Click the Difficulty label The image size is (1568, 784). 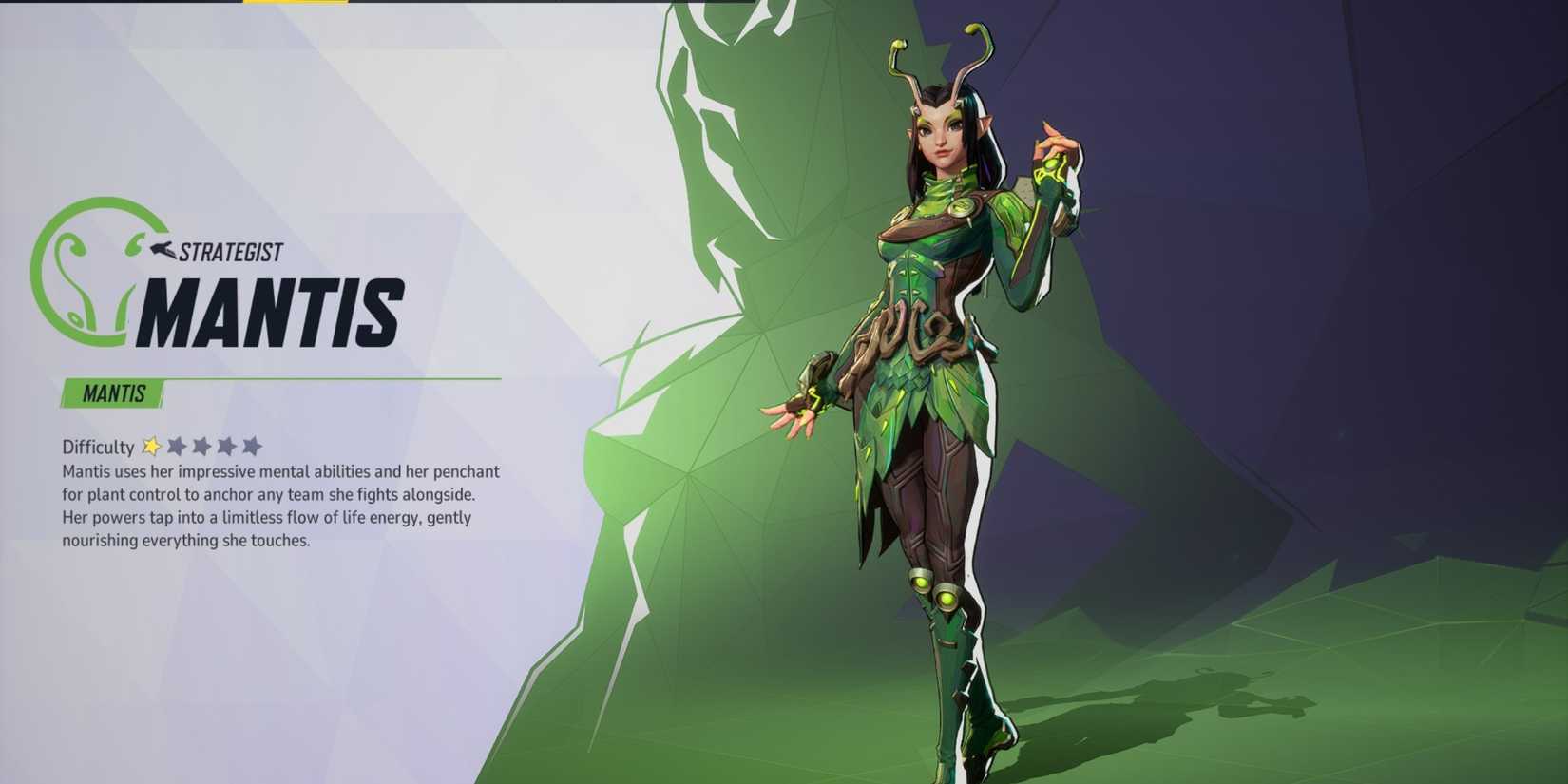pyautogui.click(x=97, y=447)
